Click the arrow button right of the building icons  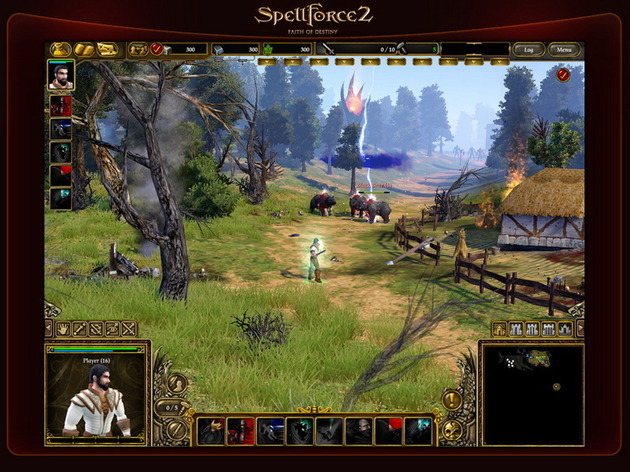[x=580, y=328]
